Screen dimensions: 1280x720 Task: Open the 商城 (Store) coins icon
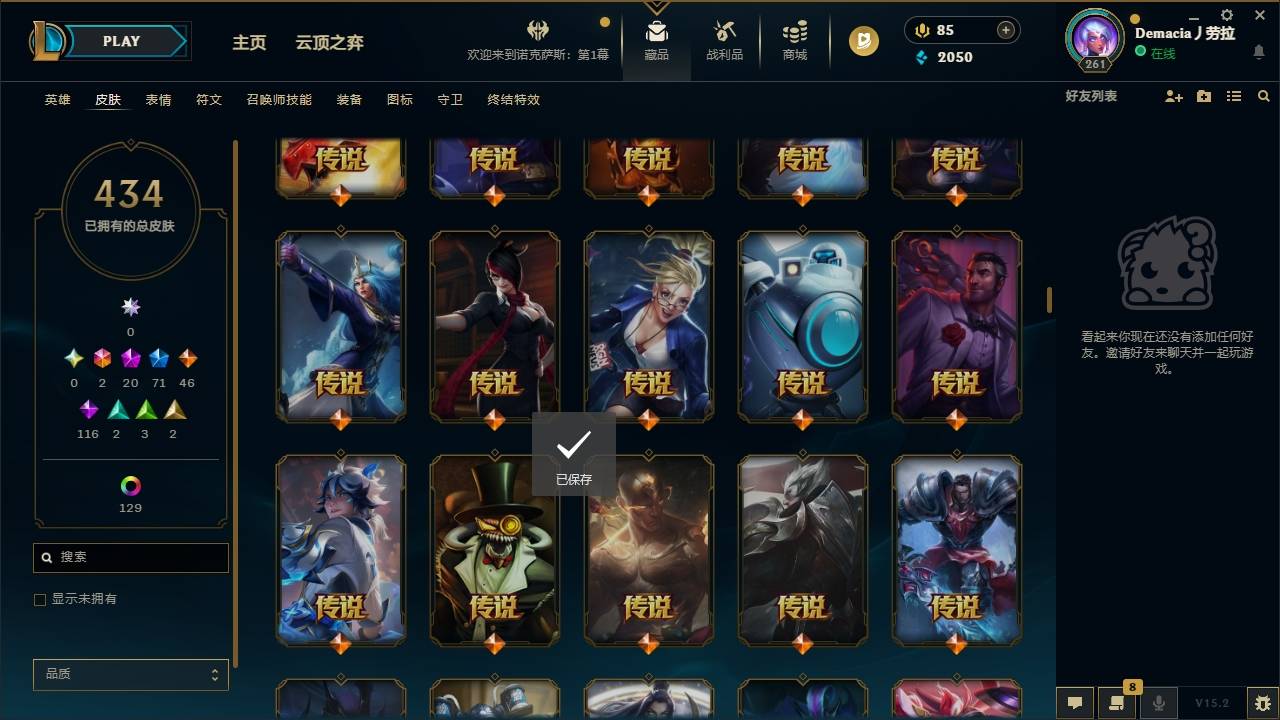coord(794,31)
